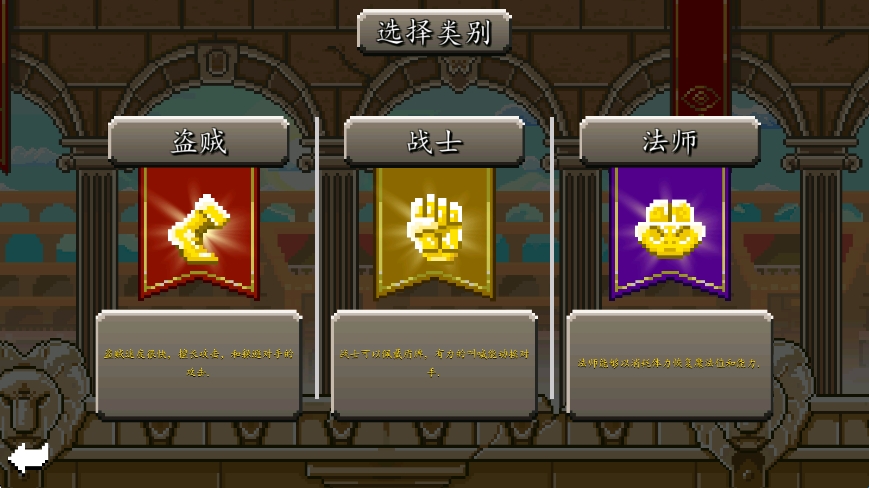Viewport: 869px width, 488px height.
Task: Click the mage class description panel
Action: (x=669, y=363)
